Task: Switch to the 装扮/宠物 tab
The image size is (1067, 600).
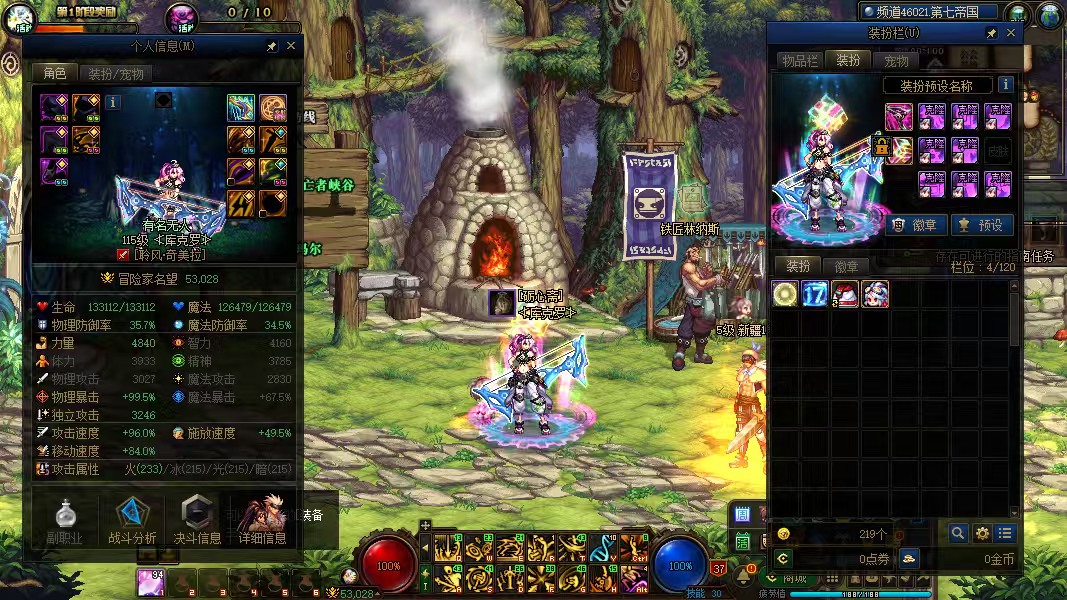Action: pos(116,73)
